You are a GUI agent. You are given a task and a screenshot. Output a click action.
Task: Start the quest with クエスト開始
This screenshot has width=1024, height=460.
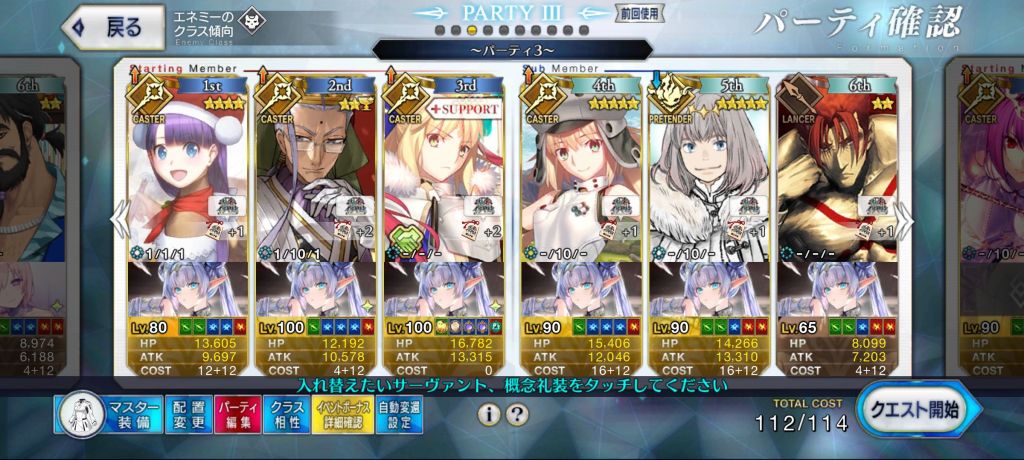915,409
